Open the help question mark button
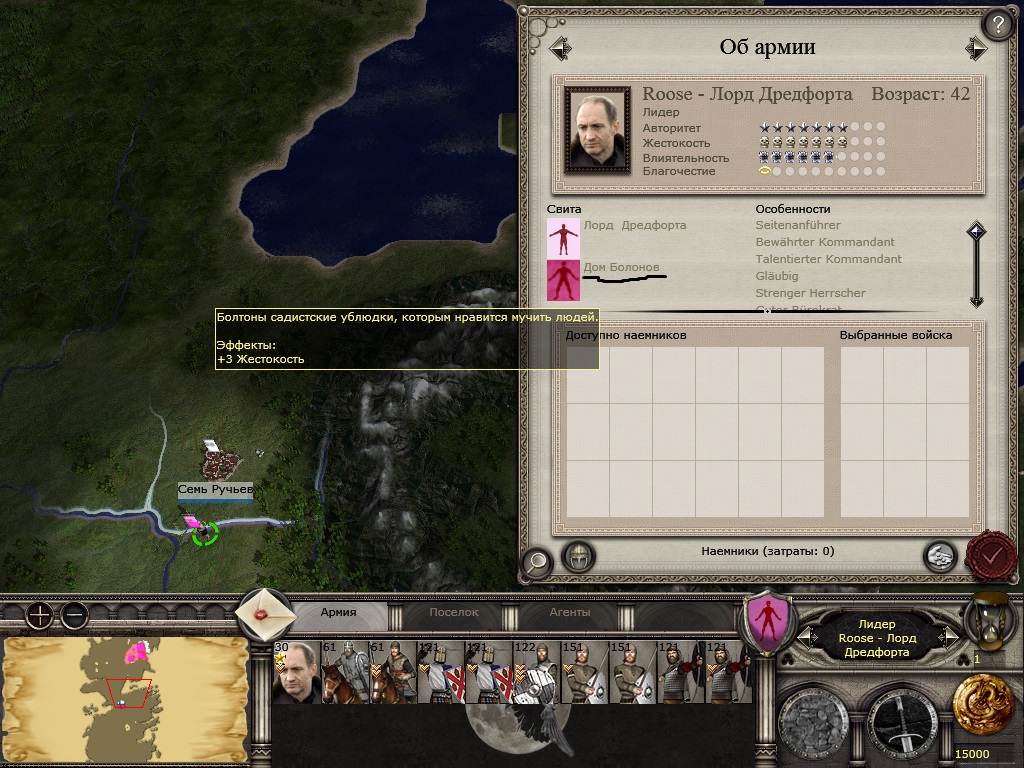 click(x=998, y=25)
